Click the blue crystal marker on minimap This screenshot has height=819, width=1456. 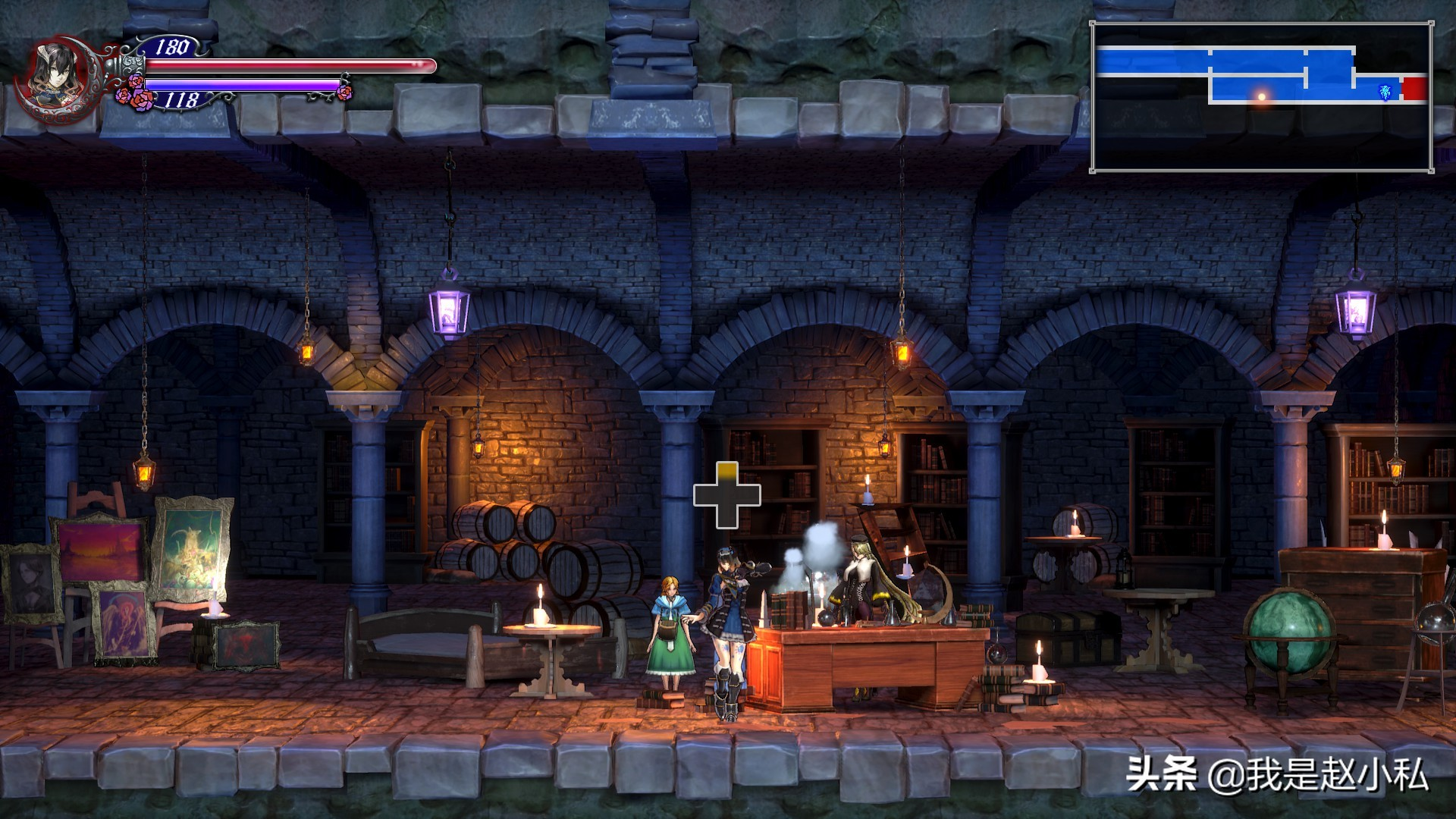[x=1385, y=92]
